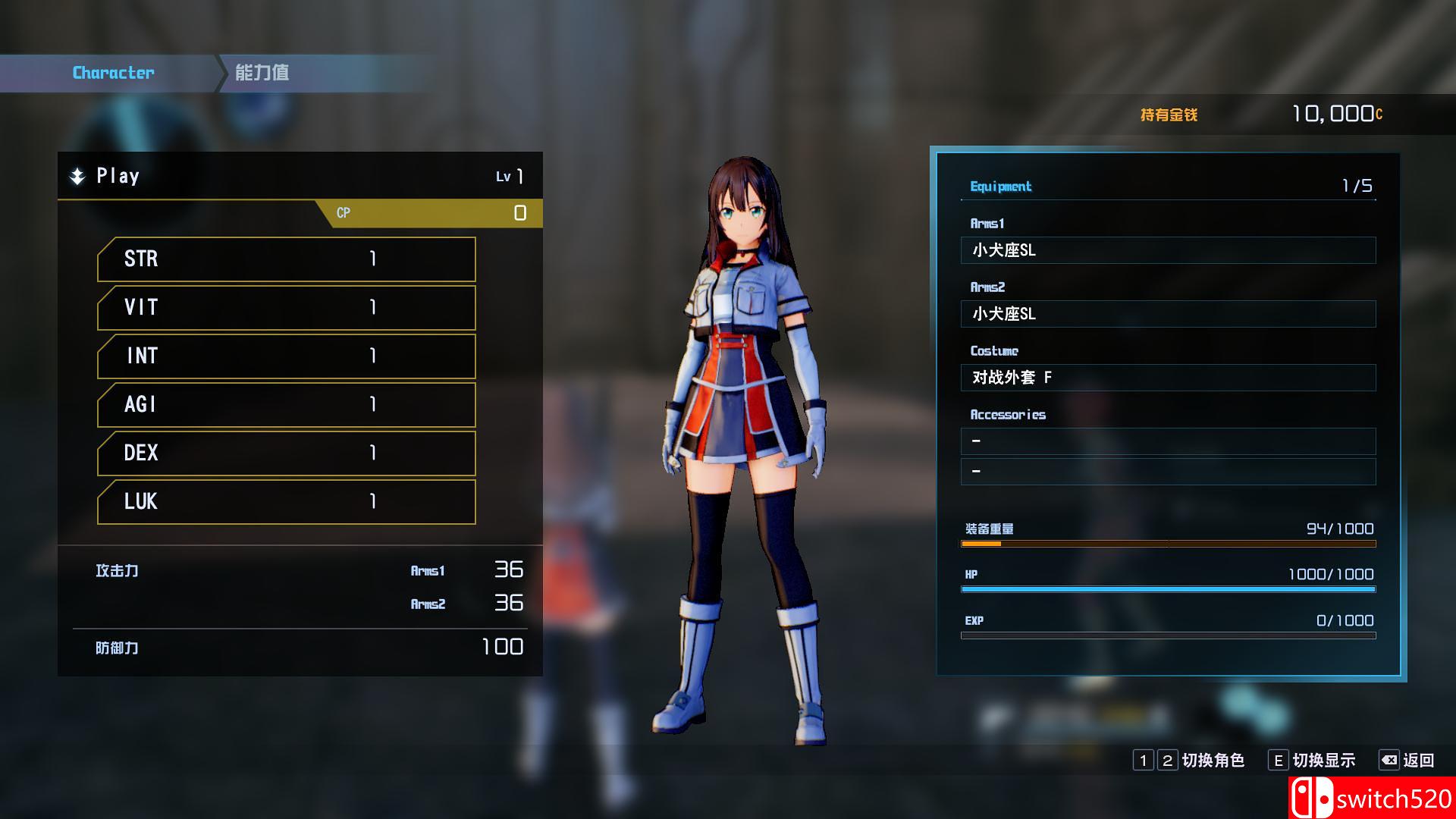Screen dimensions: 1456x819
Task: Select the Costume equipment slot
Action: point(1168,378)
